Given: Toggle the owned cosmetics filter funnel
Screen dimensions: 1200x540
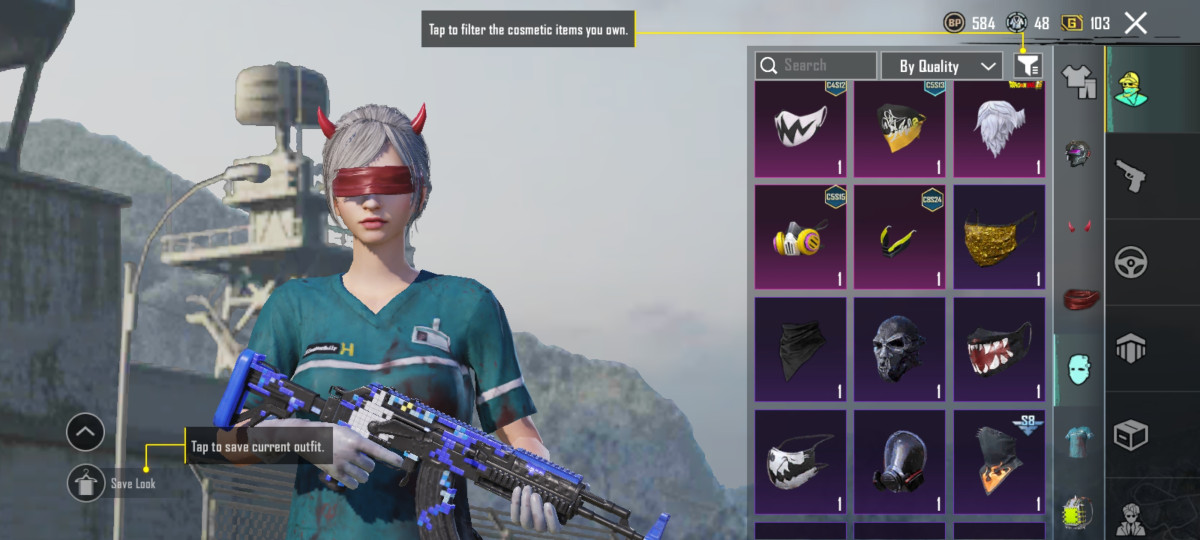Looking at the screenshot, I should [1027, 66].
